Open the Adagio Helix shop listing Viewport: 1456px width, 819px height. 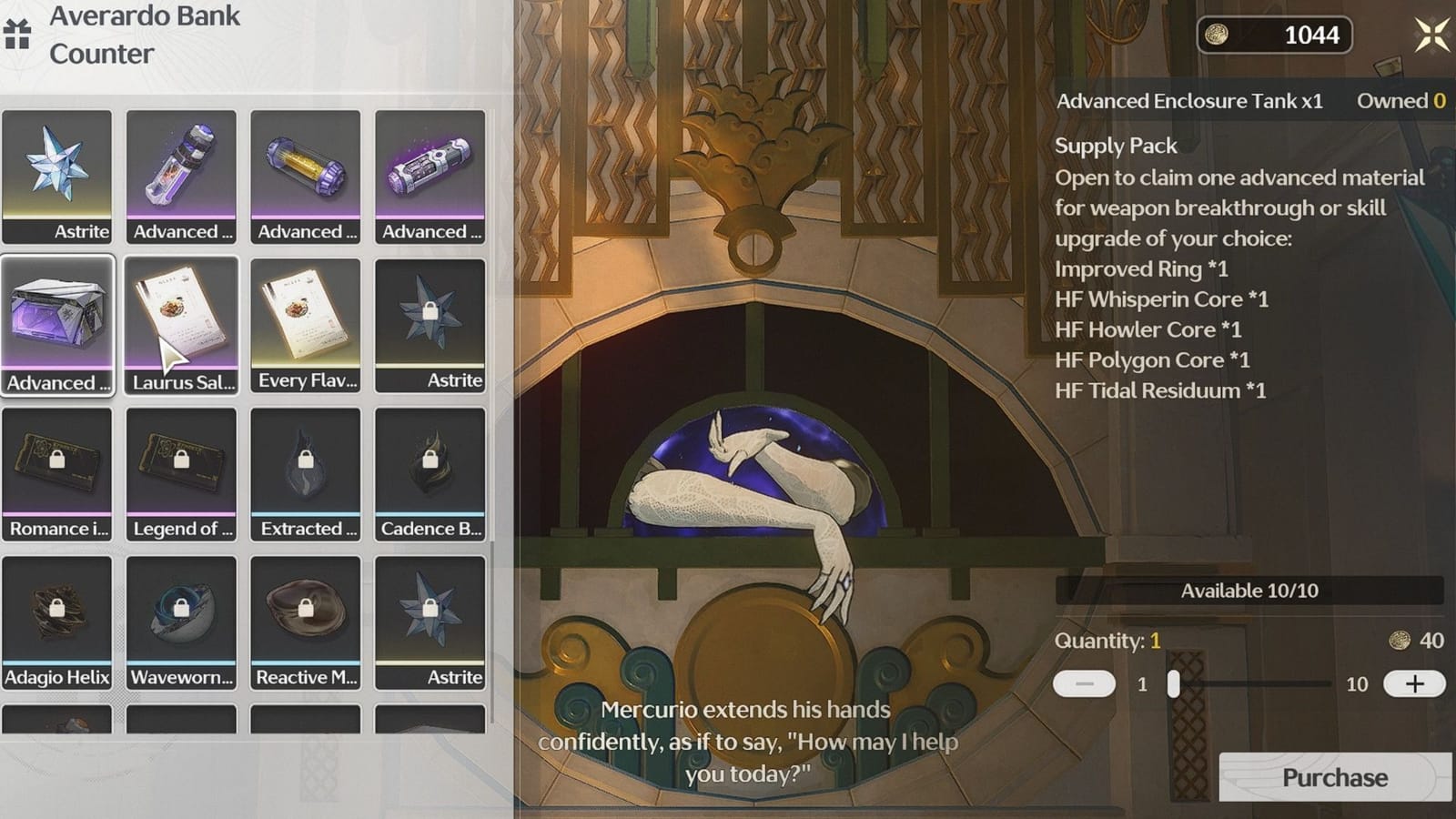pos(59,619)
